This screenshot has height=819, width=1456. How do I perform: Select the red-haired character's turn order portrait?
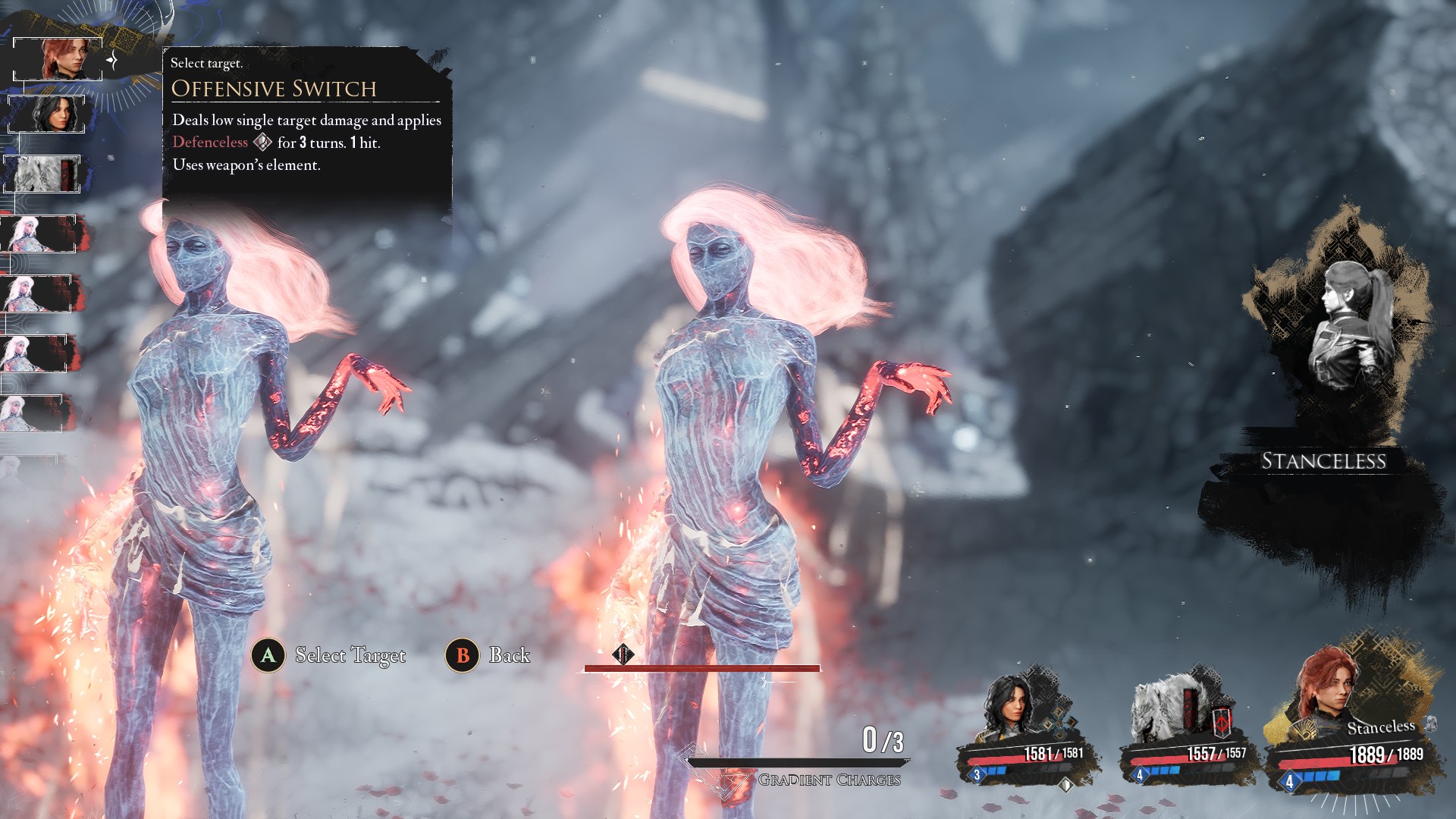click(x=58, y=59)
